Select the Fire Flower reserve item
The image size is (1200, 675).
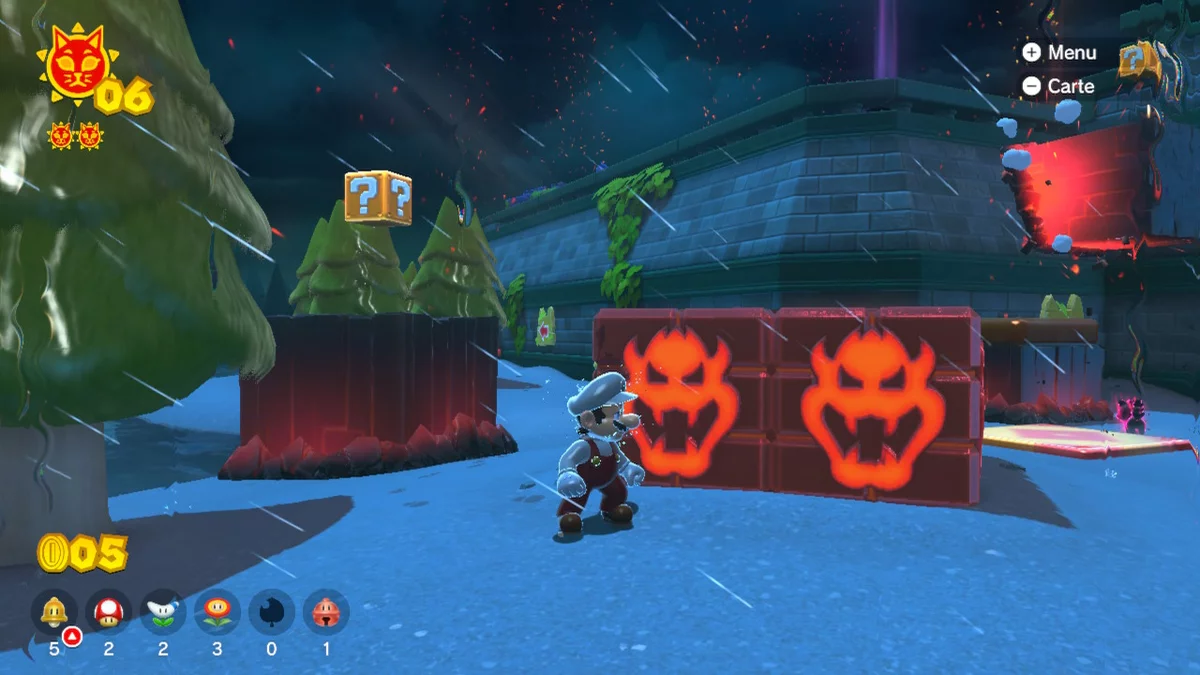point(217,610)
